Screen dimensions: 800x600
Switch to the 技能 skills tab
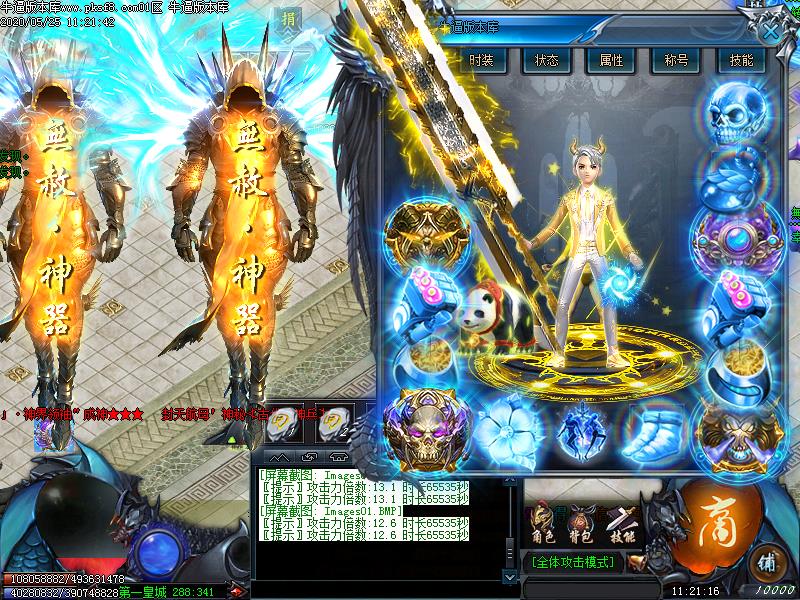tap(741, 60)
